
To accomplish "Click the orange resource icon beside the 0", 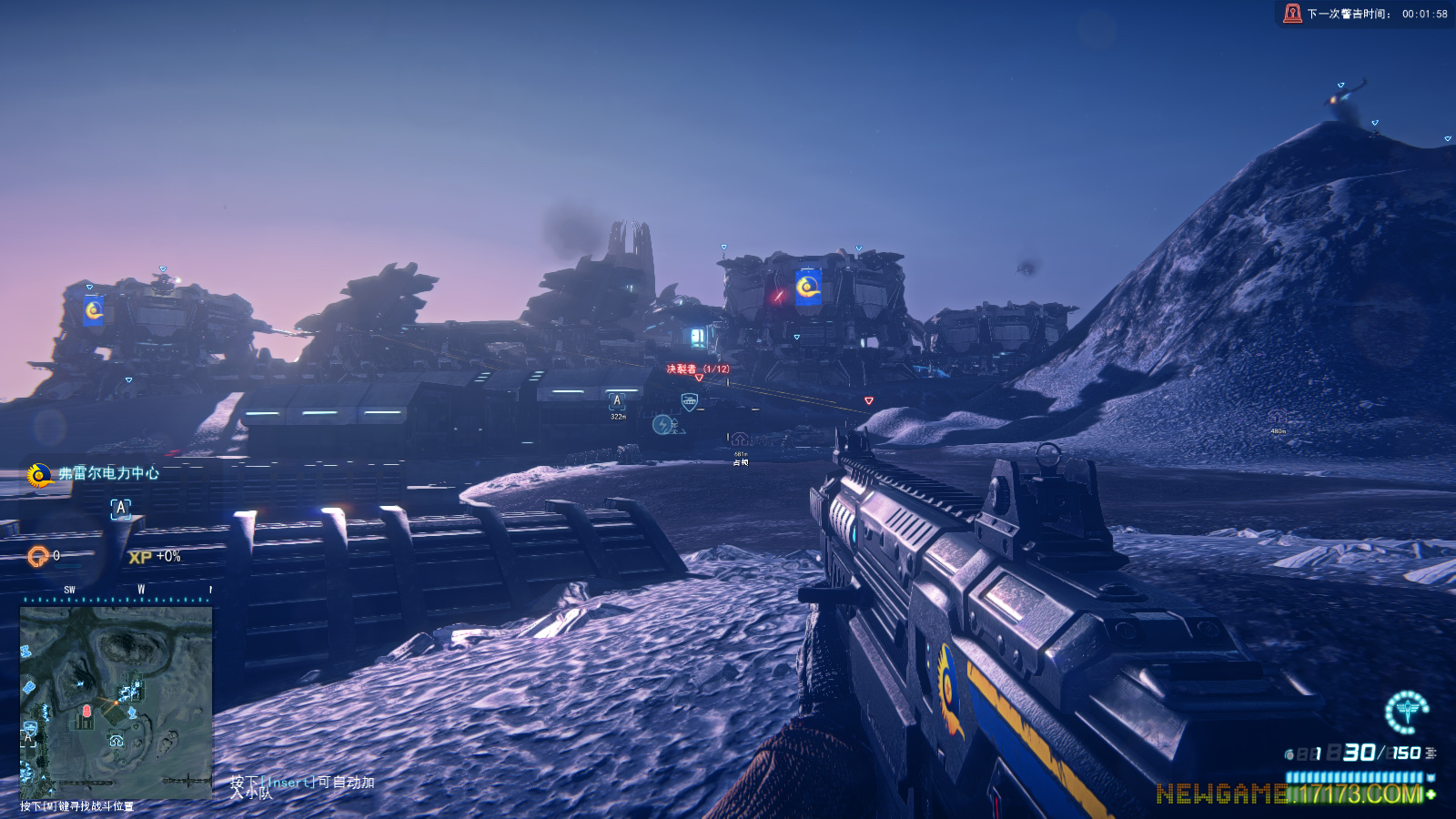I will [37, 556].
